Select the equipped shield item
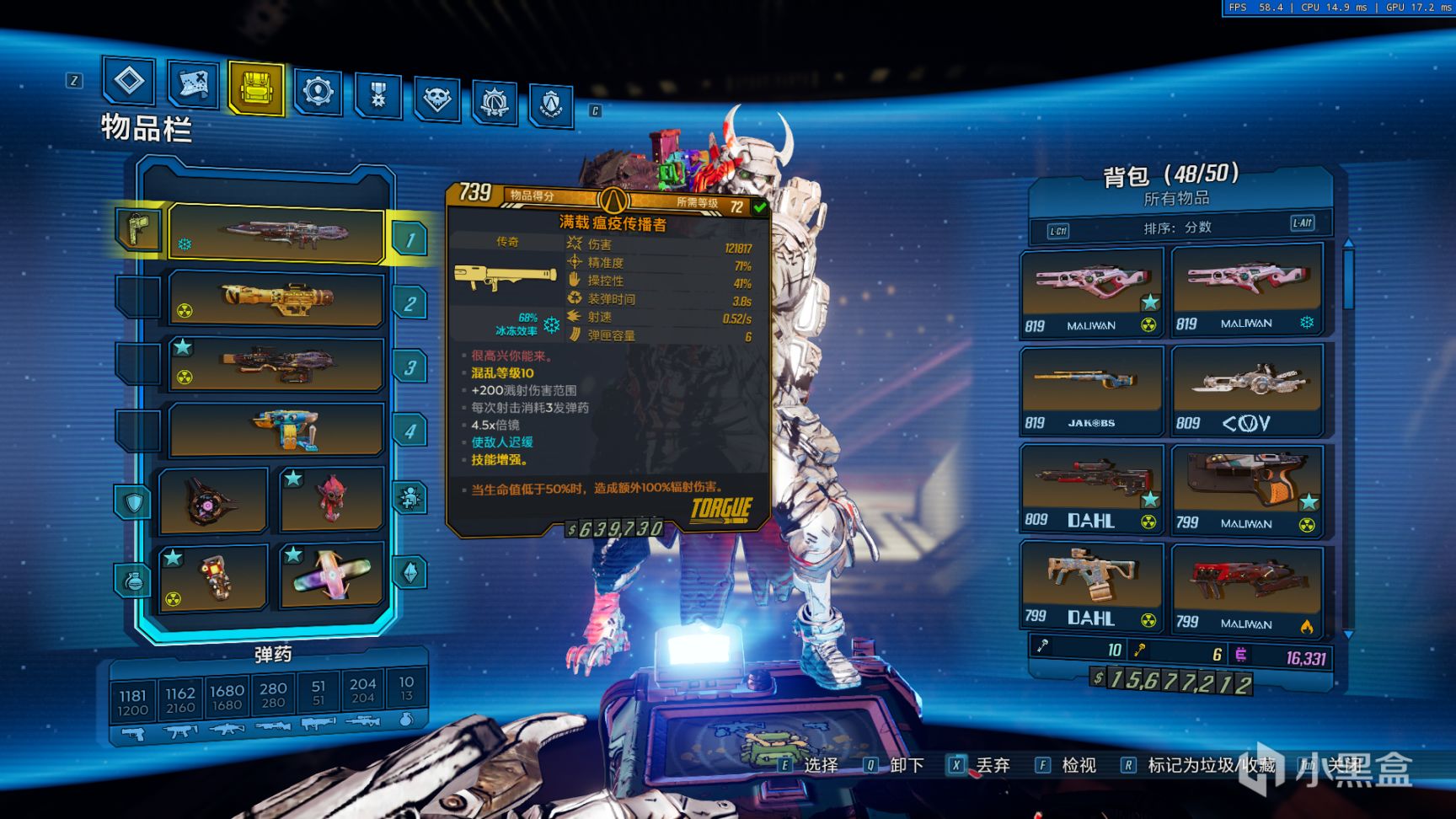 (x=213, y=500)
